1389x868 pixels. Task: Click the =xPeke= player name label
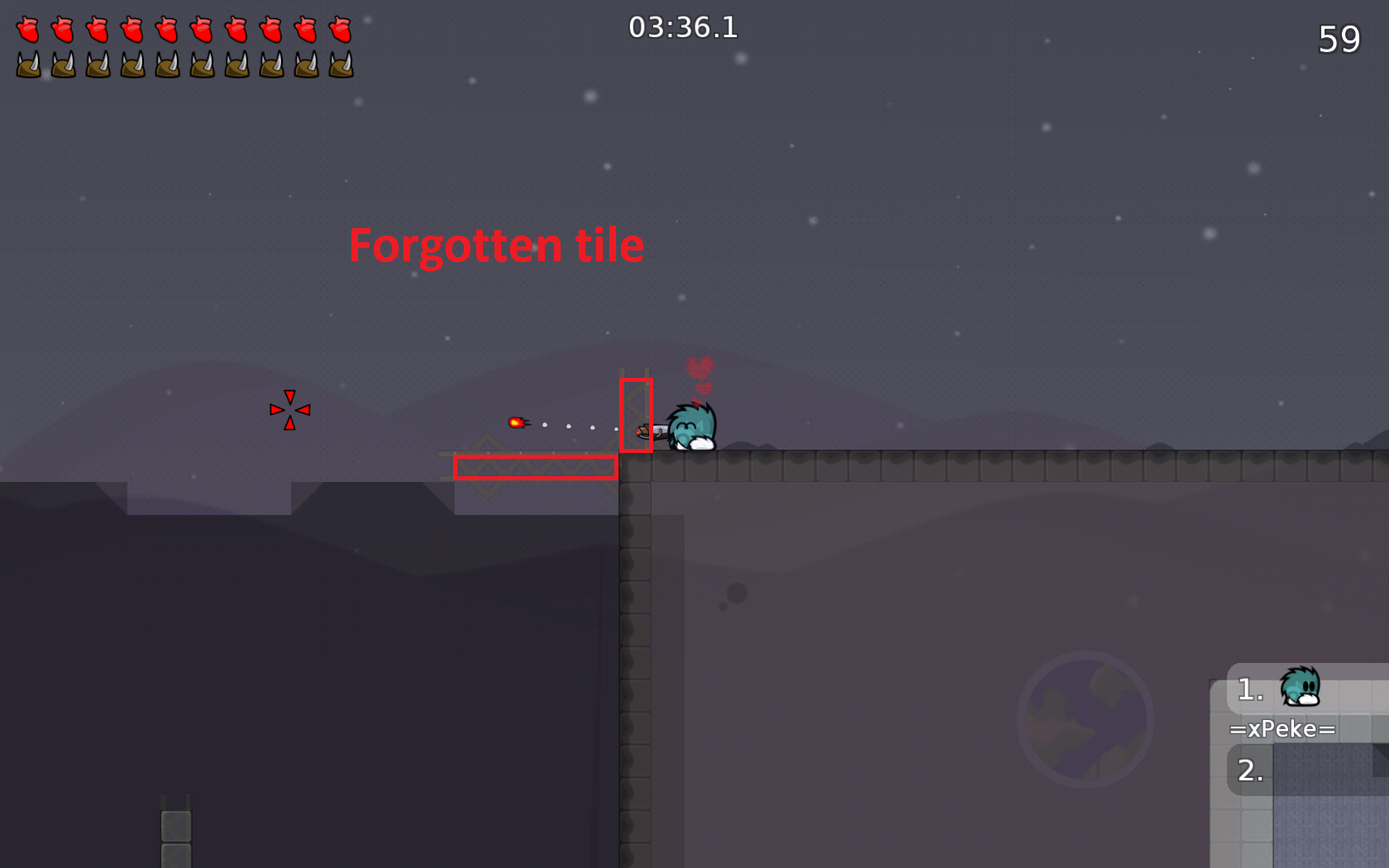point(1282,729)
